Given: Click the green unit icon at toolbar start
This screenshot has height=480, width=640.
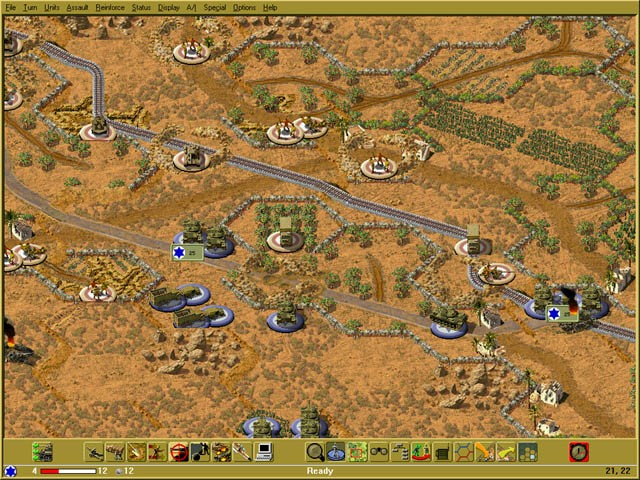Looking at the screenshot, I should click(x=42, y=452).
